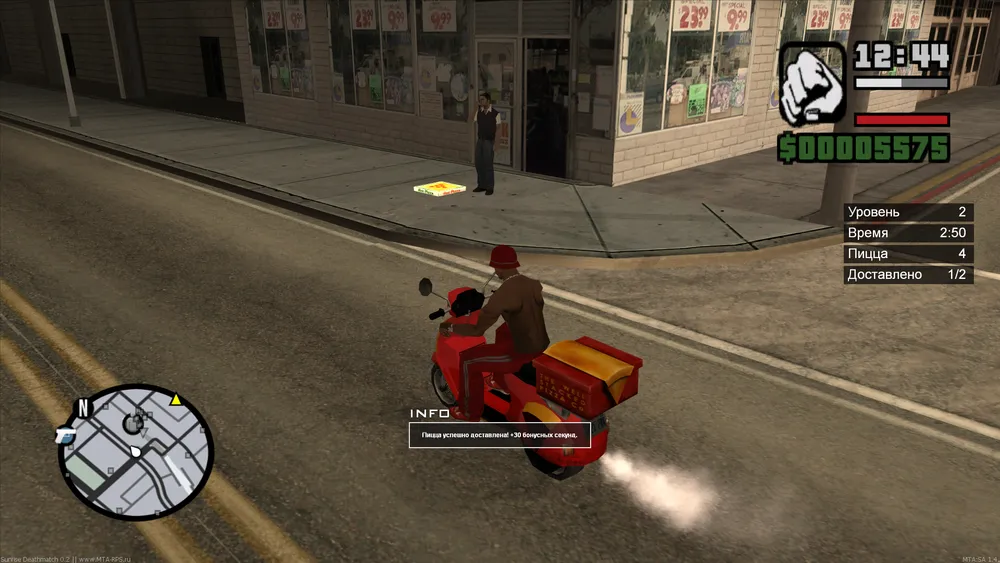The image size is (1000, 563).
Task: Click the north N compass marker
Action: [85, 407]
